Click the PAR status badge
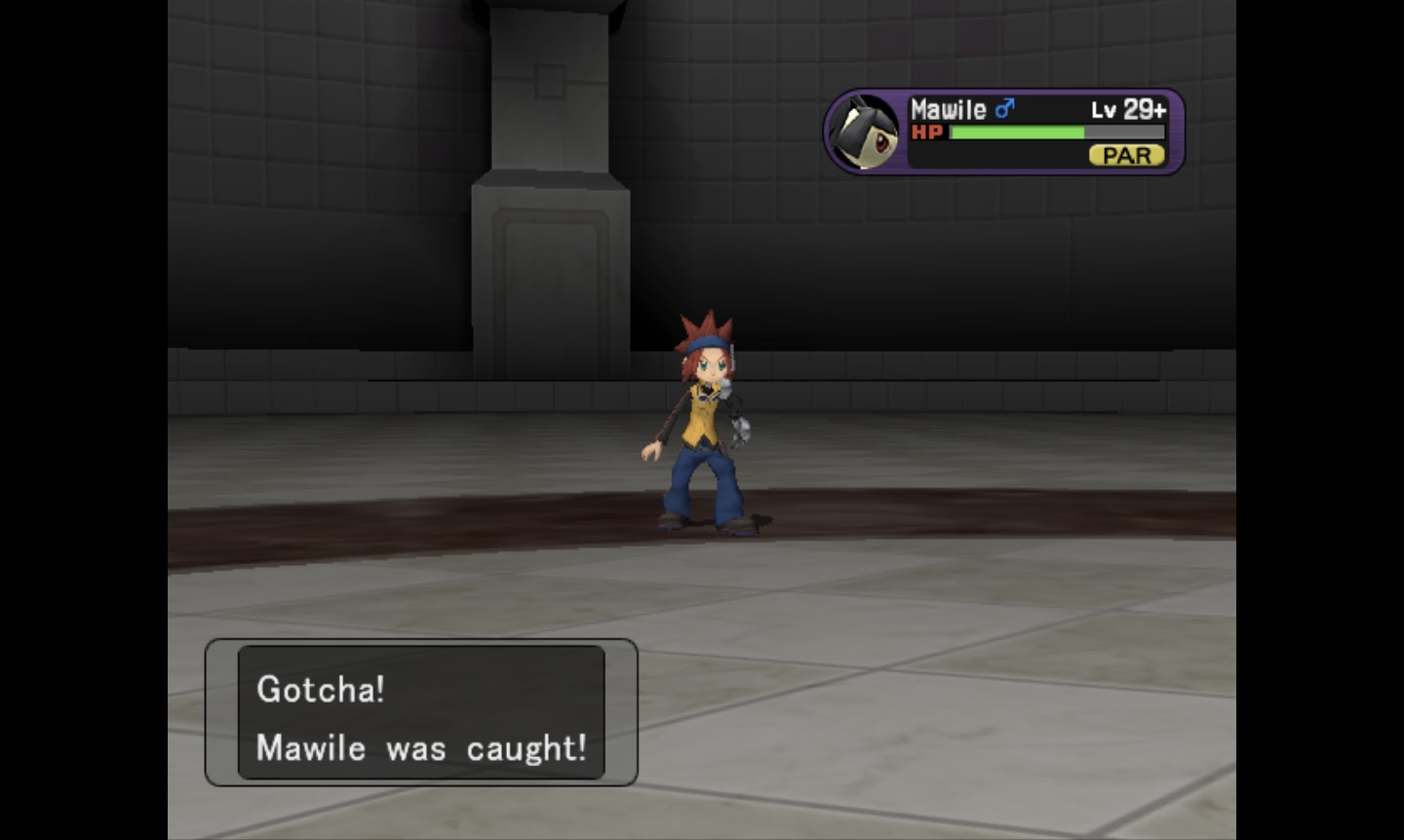The height and width of the screenshot is (840, 1404). point(1126,156)
